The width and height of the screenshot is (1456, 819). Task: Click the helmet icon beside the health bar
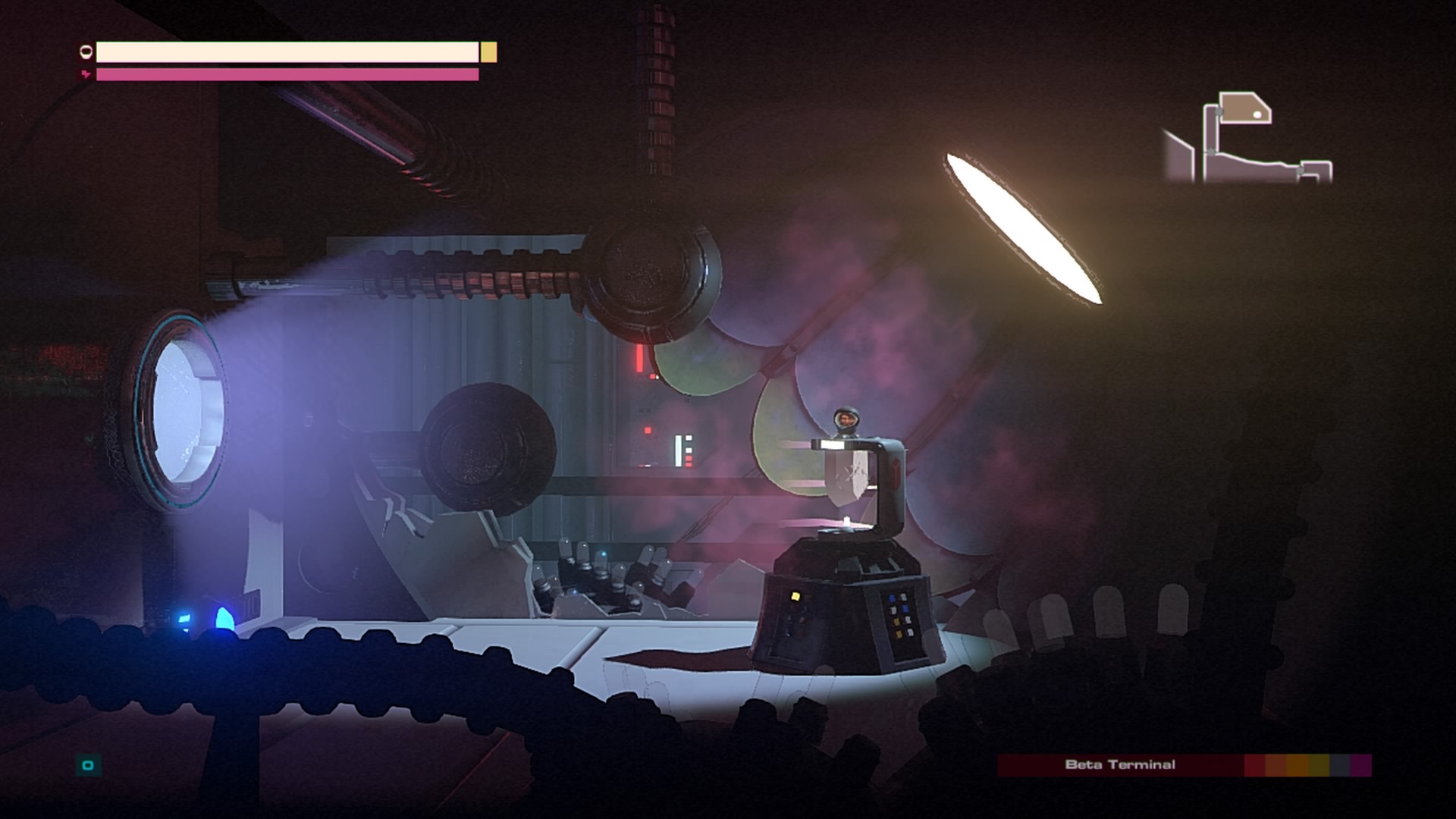(x=86, y=52)
